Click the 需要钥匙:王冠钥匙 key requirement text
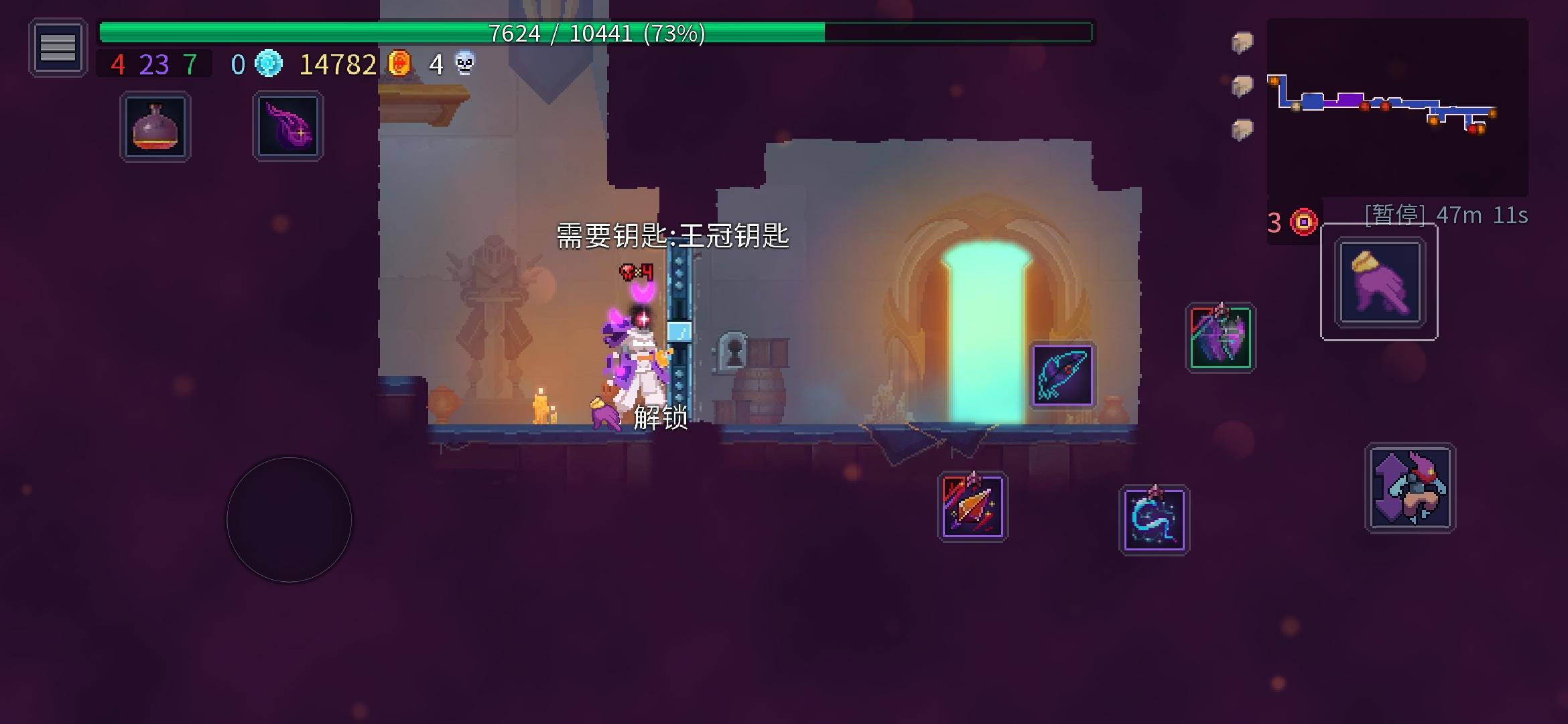 point(672,237)
